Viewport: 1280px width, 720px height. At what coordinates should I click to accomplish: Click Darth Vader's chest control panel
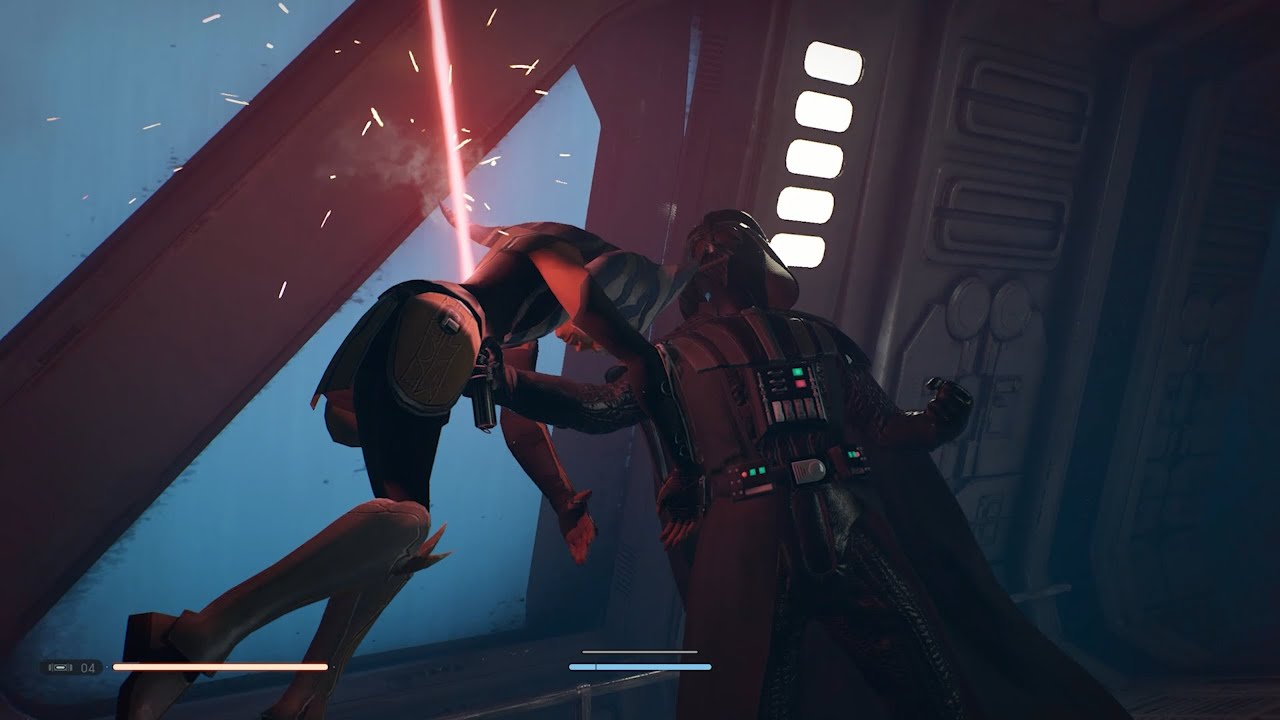pyautogui.click(x=790, y=392)
